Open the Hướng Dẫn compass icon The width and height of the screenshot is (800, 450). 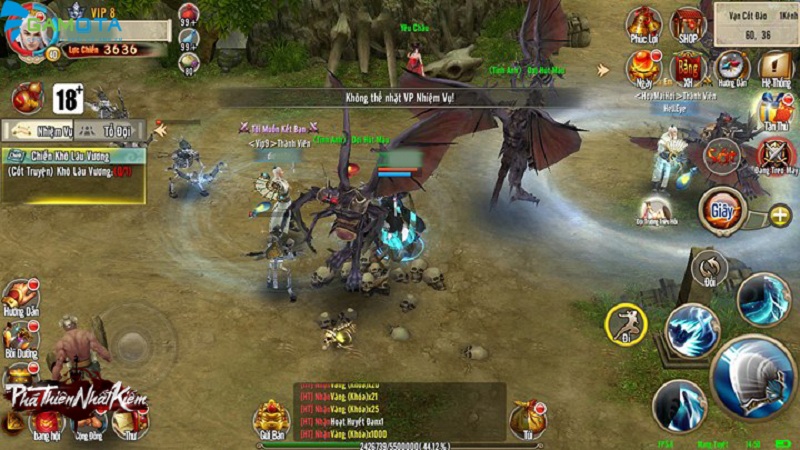click(x=733, y=67)
